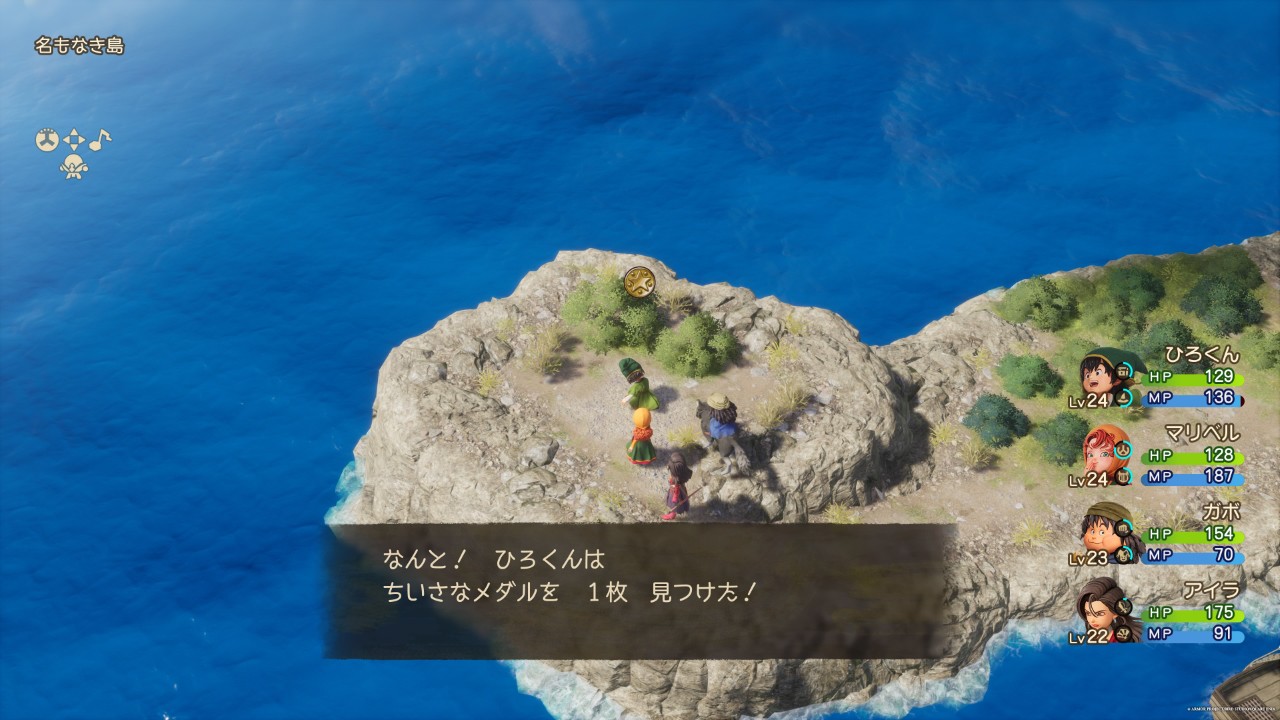Advance the small medal found dialogue box
The height and width of the screenshot is (720, 1280).
point(640,590)
